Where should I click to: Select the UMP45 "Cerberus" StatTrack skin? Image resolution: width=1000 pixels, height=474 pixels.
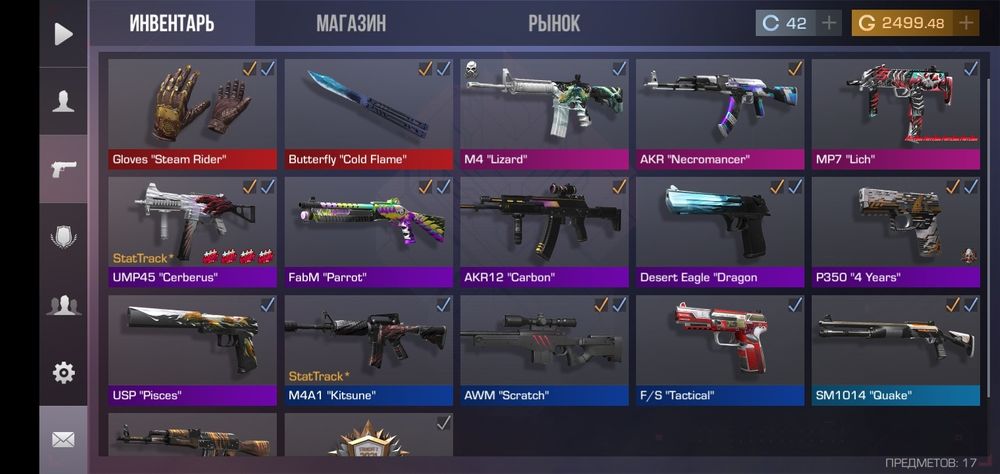click(x=192, y=230)
